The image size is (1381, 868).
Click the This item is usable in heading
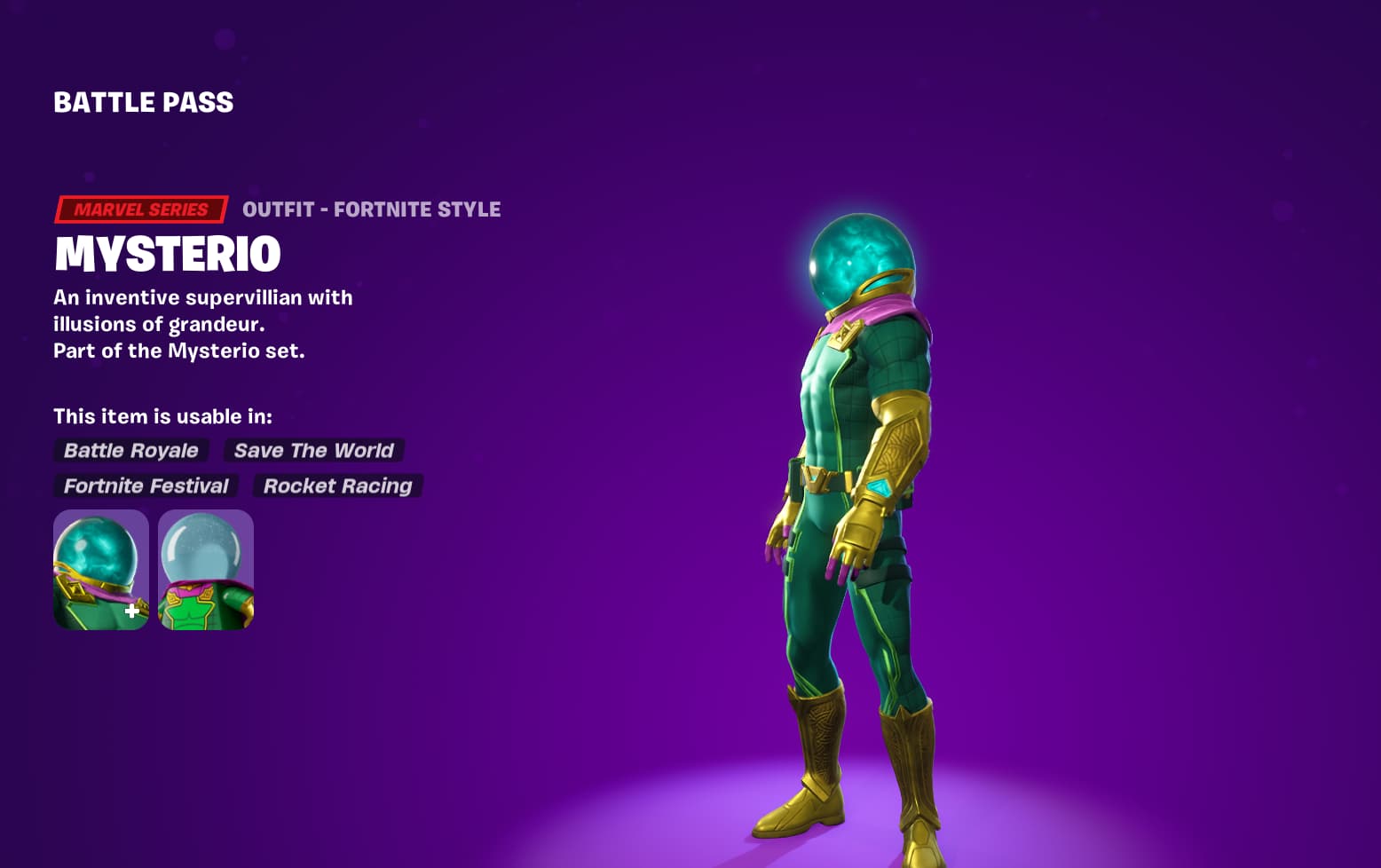163,415
